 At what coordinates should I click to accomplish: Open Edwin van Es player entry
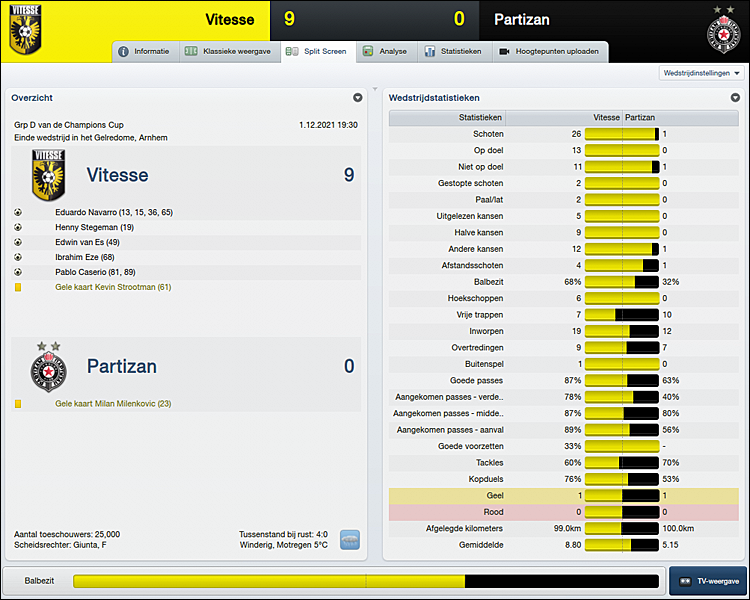pos(87,242)
